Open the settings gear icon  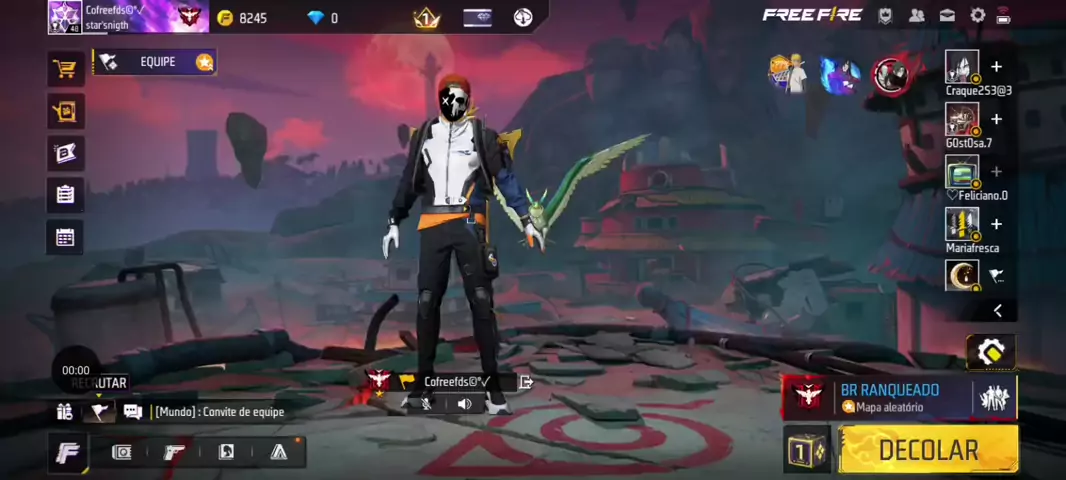(977, 15)
